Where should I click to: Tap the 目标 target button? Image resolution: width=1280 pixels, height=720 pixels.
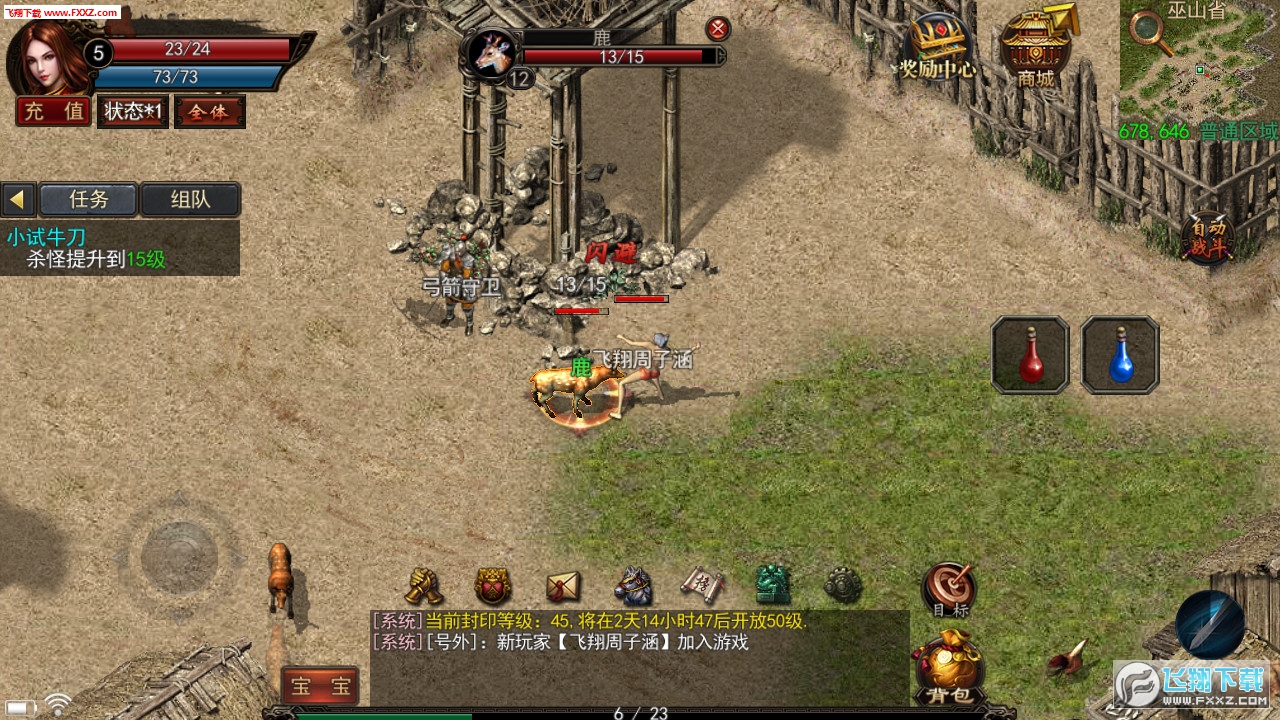point(948,588)
